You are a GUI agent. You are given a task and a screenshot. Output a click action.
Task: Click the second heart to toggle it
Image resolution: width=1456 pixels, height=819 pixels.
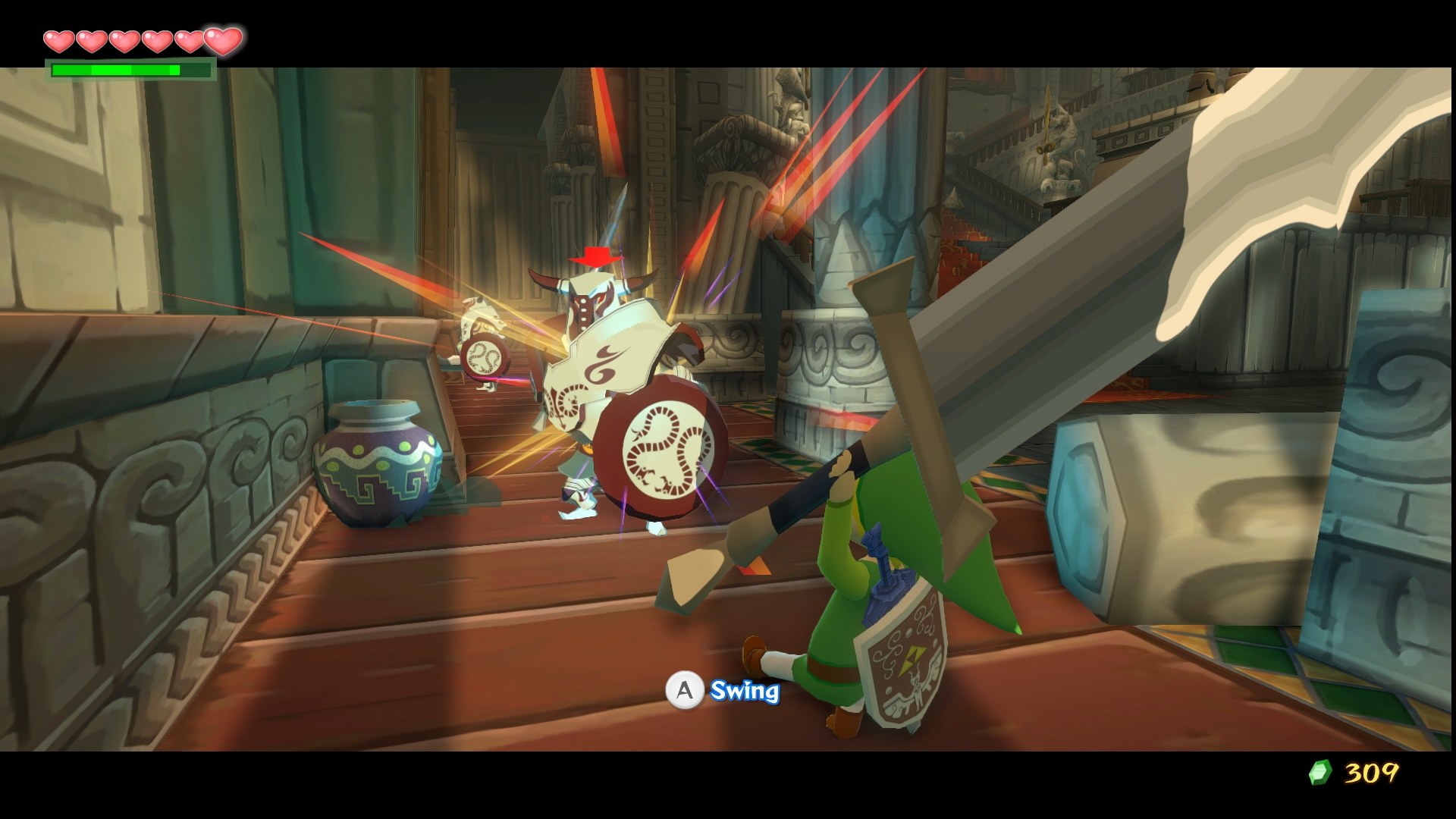(x=90, y=42)
